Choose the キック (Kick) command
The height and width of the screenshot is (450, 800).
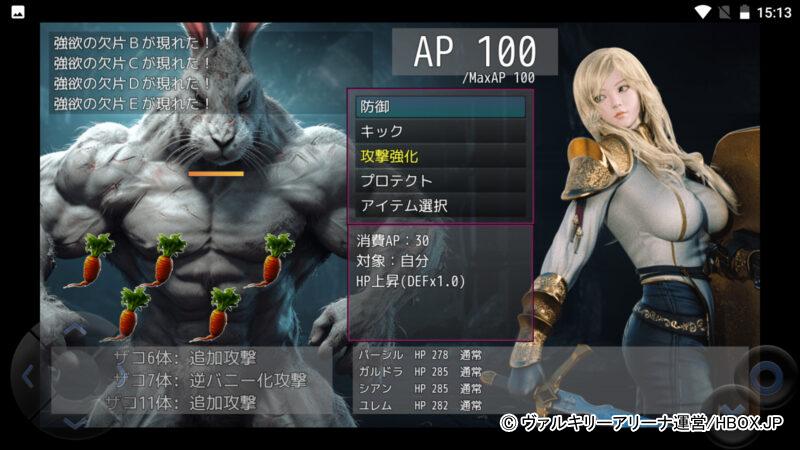(440, 131)
